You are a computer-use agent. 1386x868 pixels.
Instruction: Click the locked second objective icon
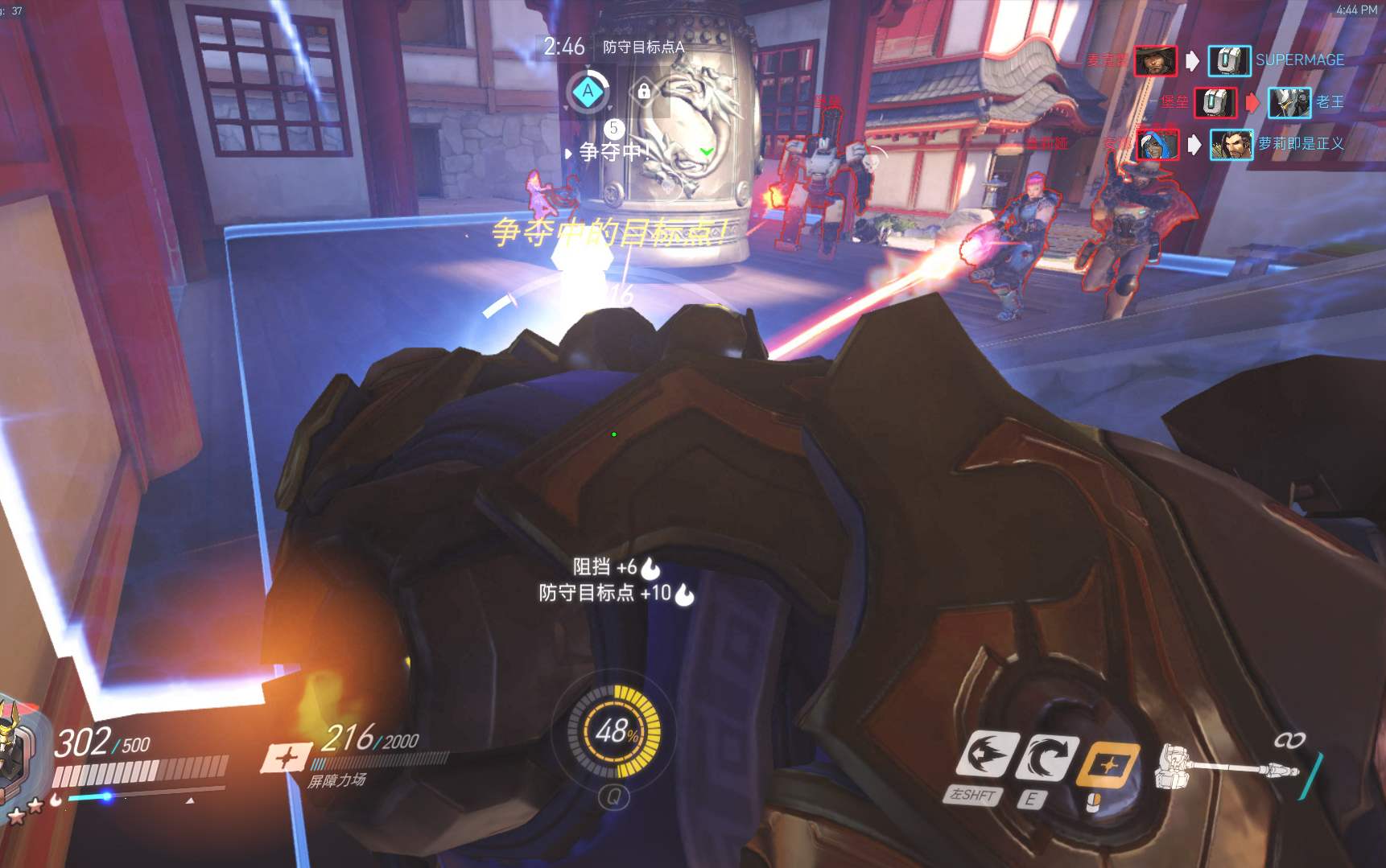pyautogui.click(x=643, y=91)
